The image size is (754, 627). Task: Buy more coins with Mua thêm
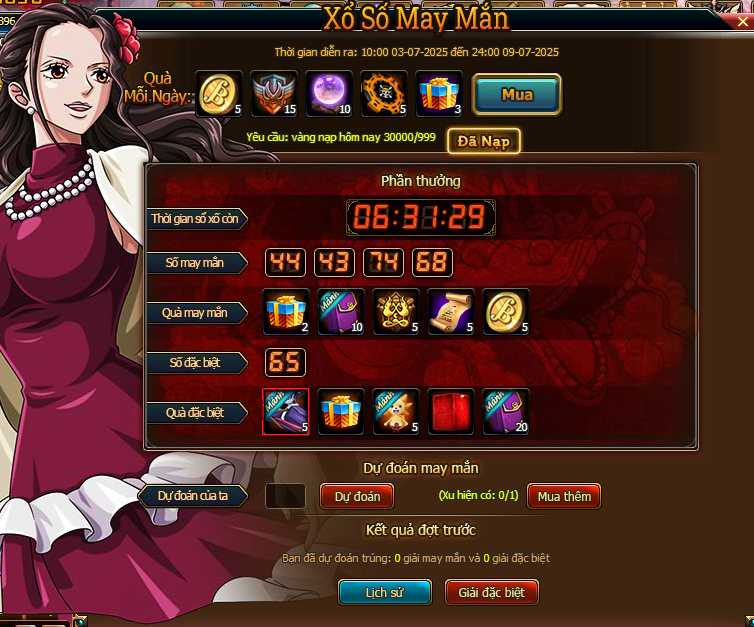tap(564, 496)
